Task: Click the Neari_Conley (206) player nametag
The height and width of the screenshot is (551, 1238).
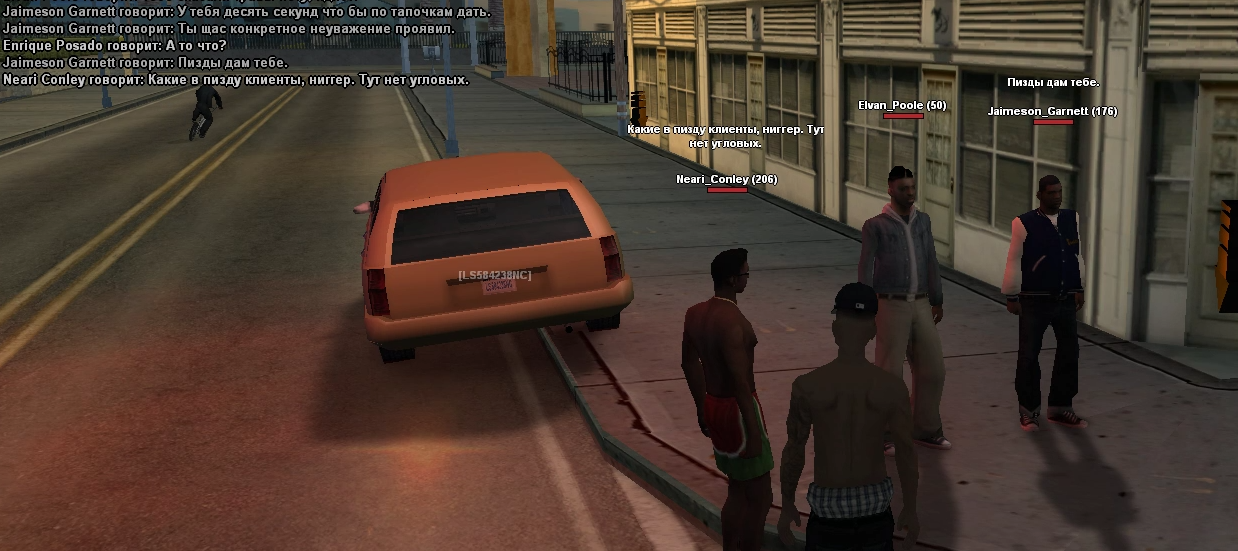Action: (726, 179)
